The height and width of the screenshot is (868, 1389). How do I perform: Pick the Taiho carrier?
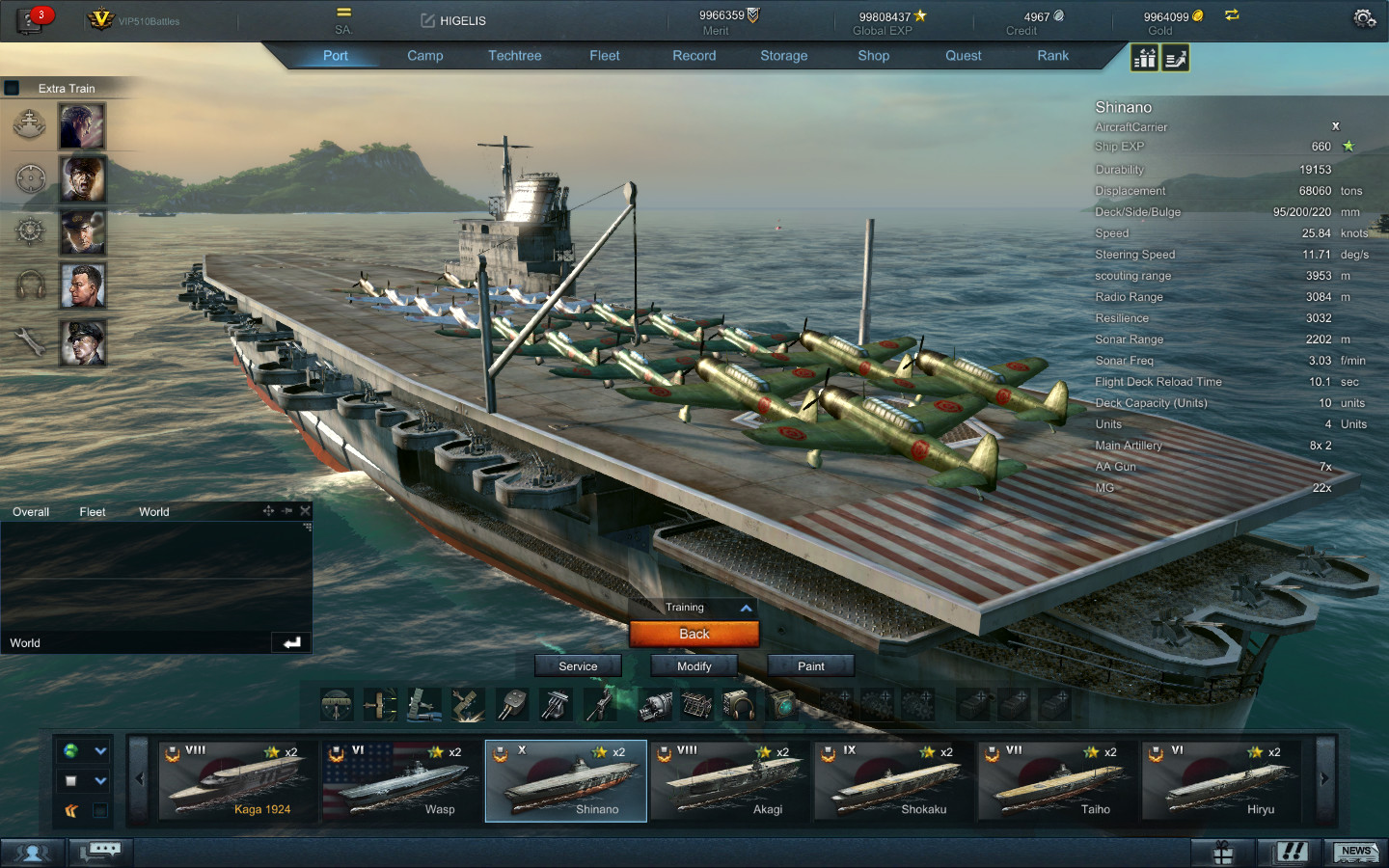point(1057,781)
